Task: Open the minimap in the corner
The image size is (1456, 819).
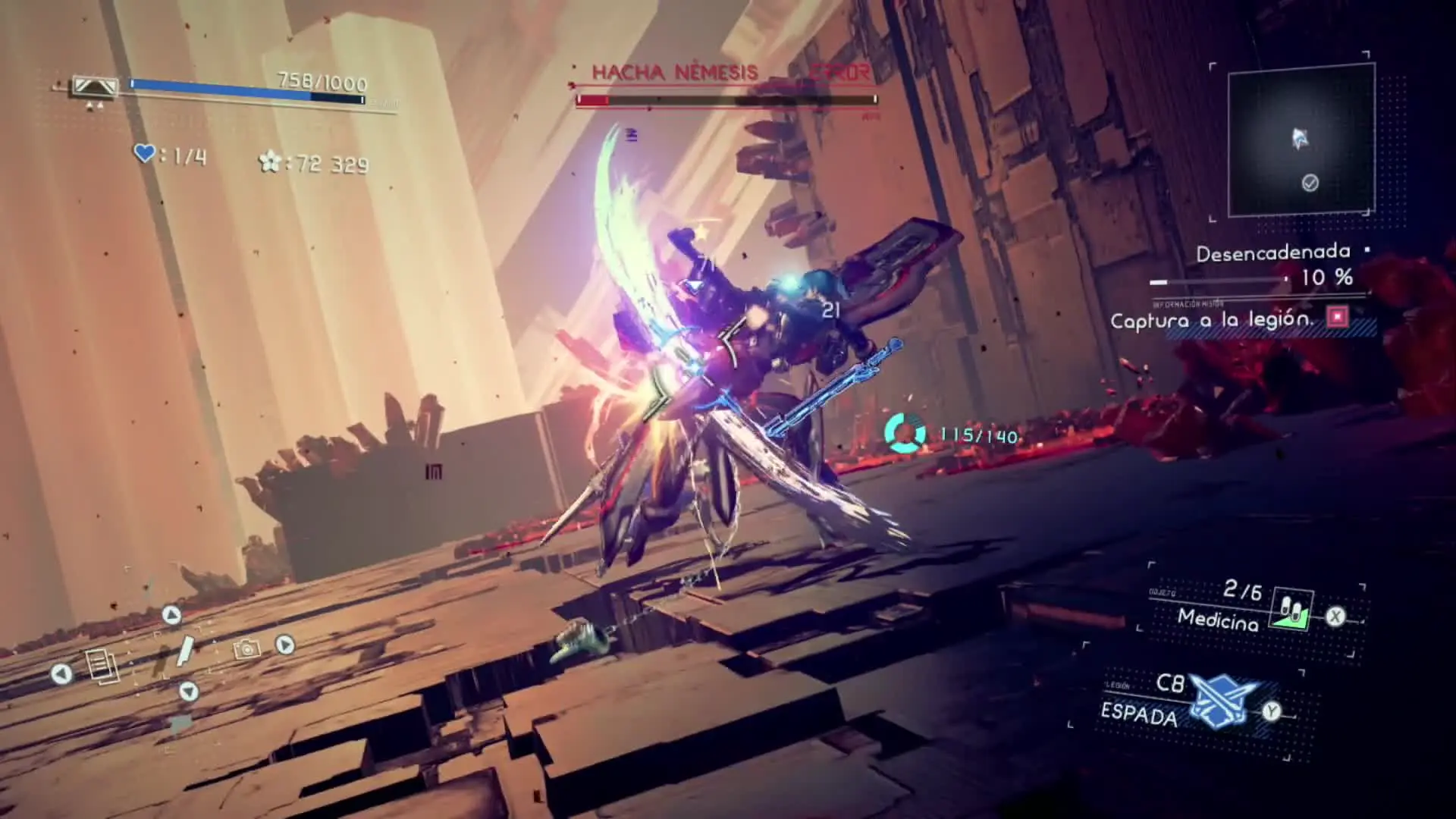Action: coord(1301,140)
